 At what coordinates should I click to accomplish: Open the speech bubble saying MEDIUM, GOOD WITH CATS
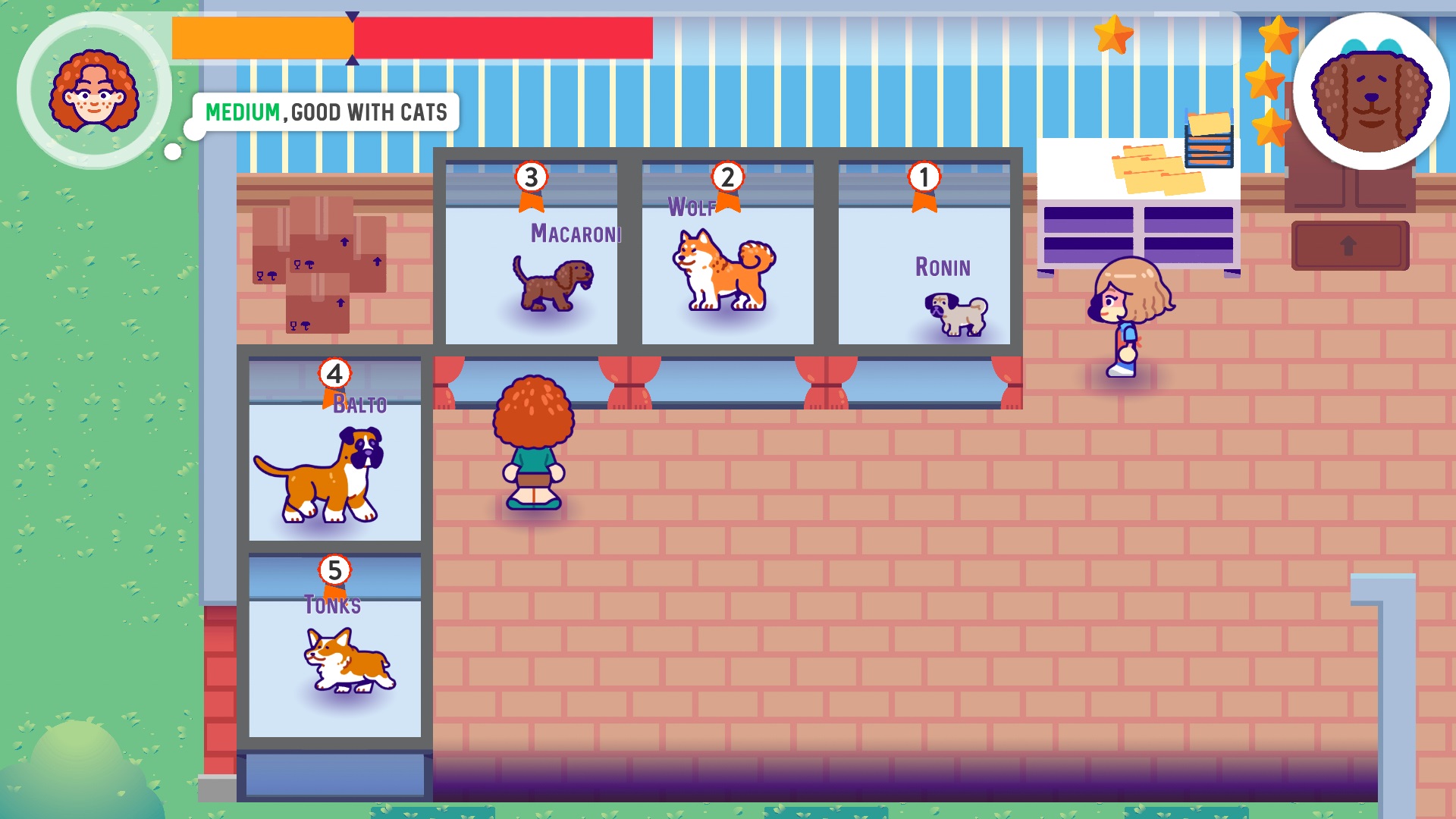pos(326,112)
